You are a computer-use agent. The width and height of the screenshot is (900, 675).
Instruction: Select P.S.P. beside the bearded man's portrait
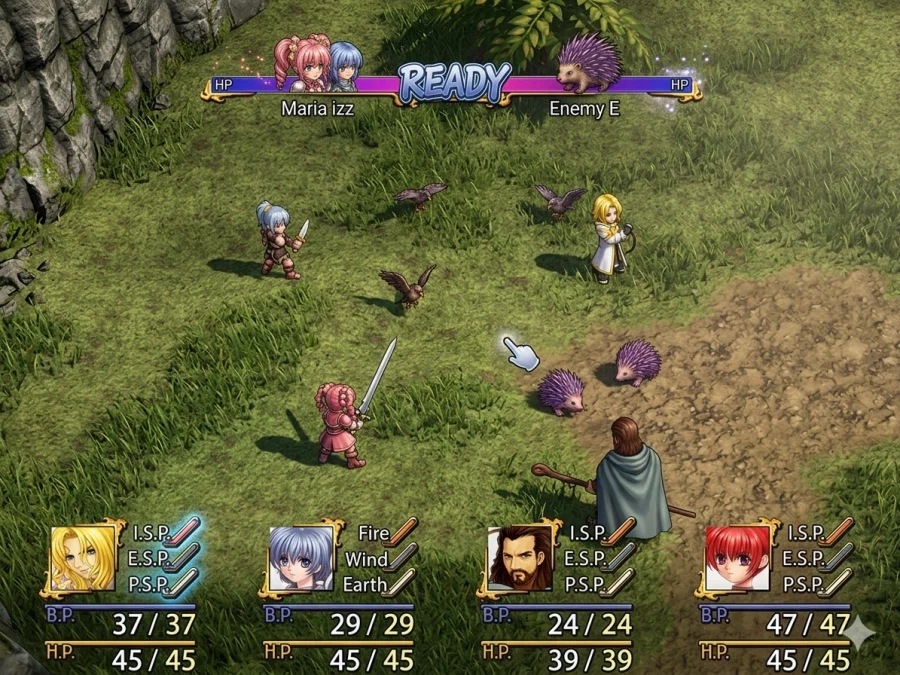[x=585, y=584]
